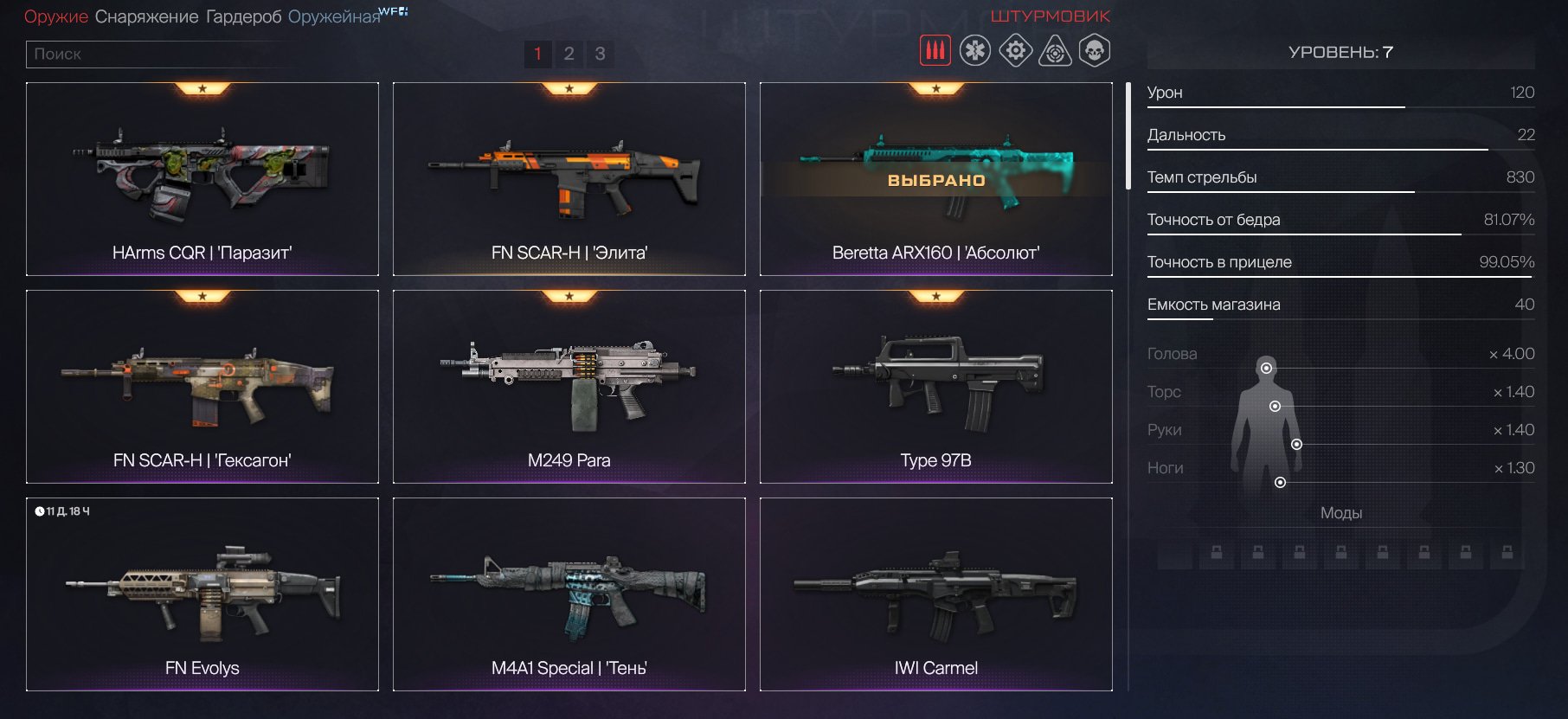Image resolution: width=1568 pixels, height=719 pixels.
Task: Choose the medic class icon
Action: pos(975,51)
